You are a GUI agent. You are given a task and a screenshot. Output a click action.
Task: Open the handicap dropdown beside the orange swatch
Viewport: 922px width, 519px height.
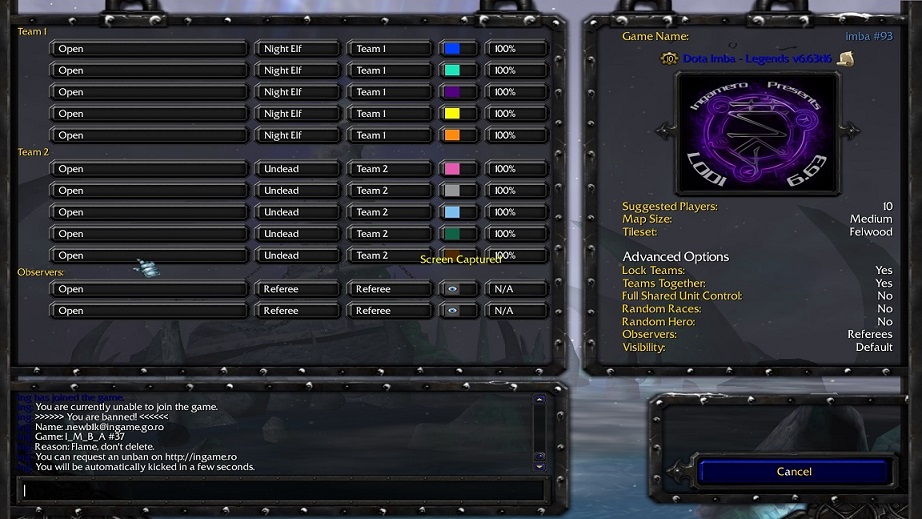tap(516, 135)
